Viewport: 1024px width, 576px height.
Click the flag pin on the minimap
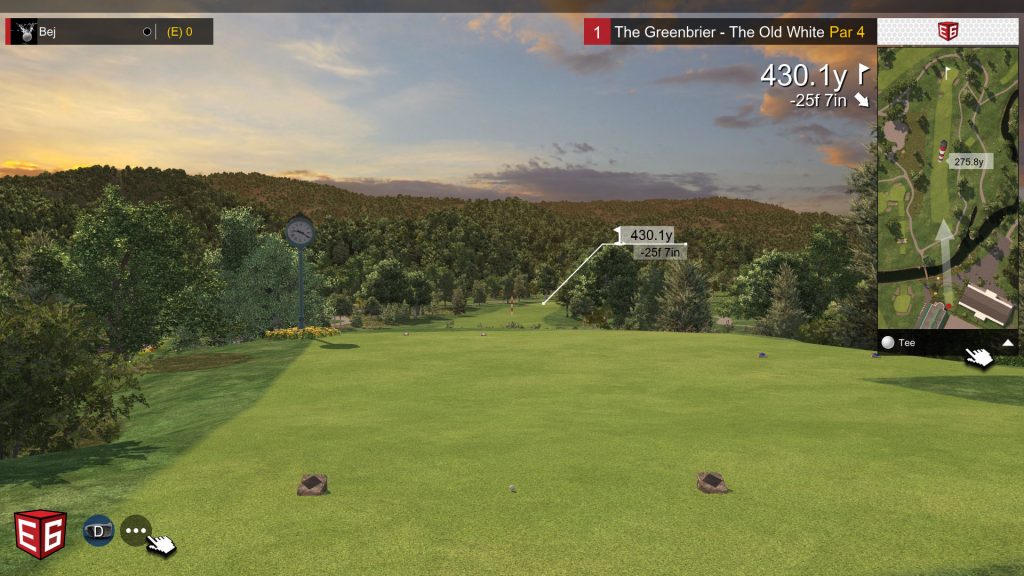948,72
